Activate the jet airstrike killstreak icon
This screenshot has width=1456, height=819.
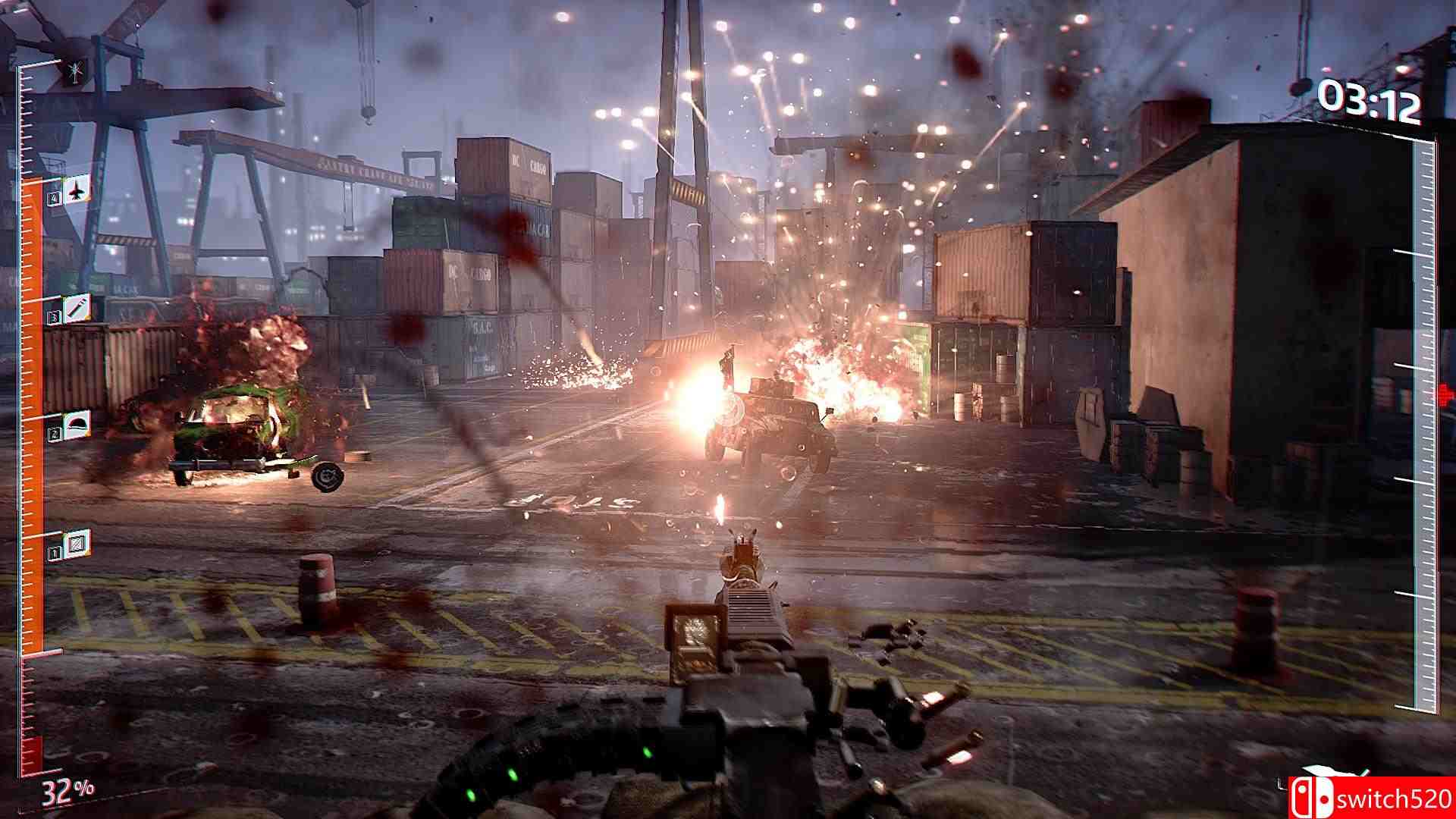(77, 190)
